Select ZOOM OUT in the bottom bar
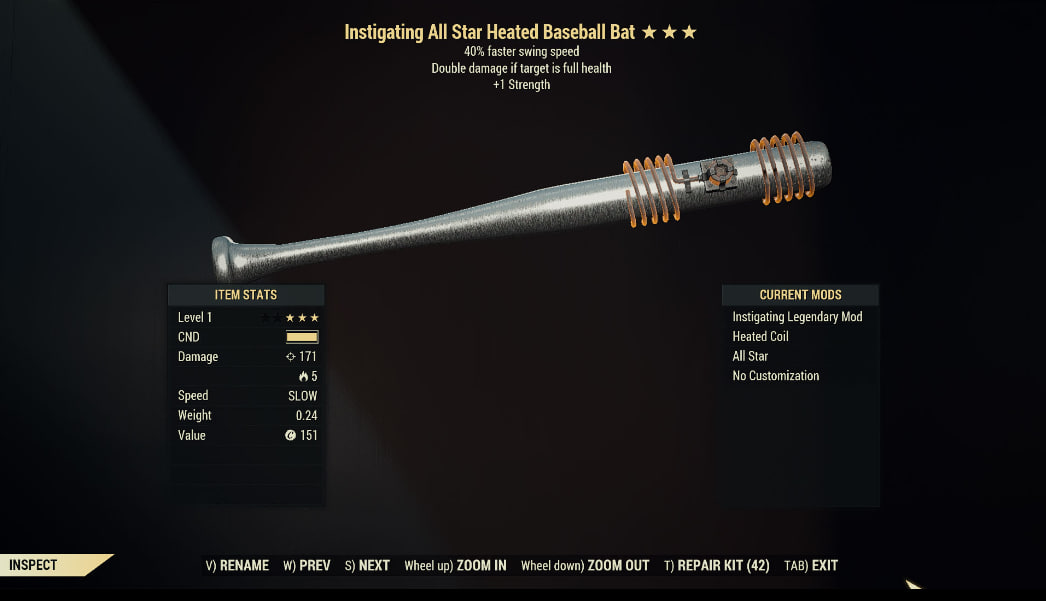Screen dimensions: 1046x601 [585, 565]
